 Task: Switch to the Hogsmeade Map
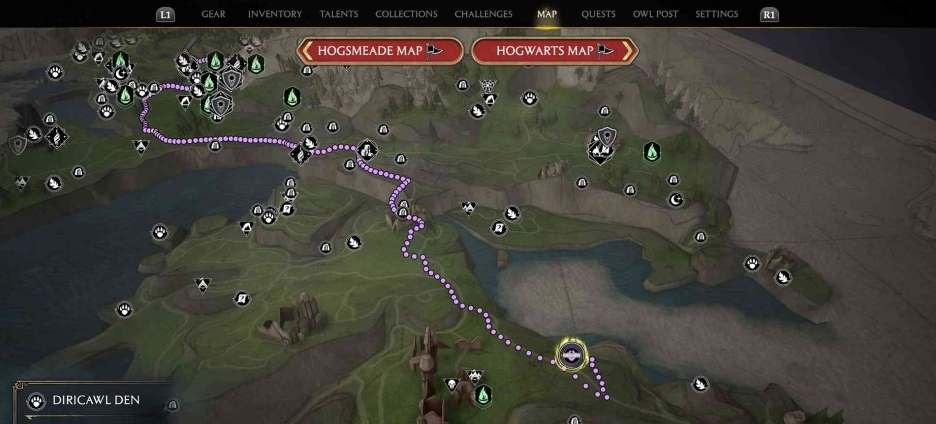pos(379,50)
